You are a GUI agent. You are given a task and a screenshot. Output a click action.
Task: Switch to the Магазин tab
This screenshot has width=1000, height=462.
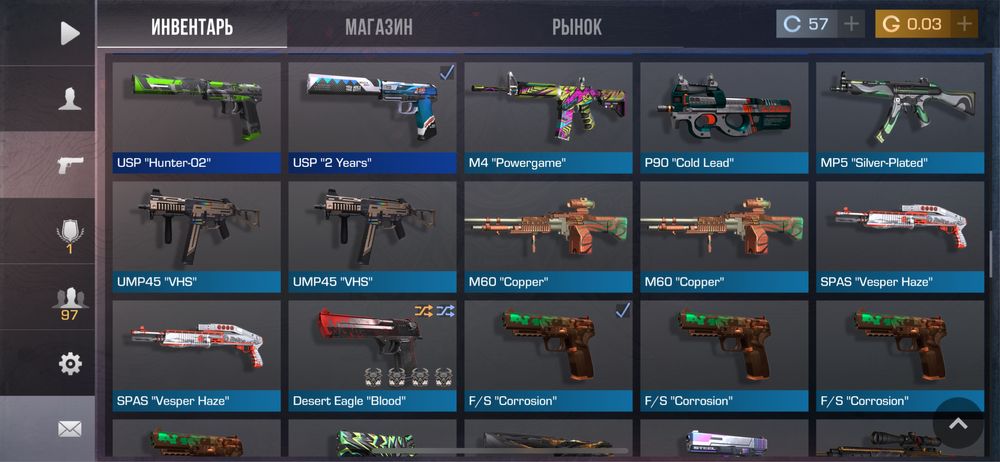379,26
